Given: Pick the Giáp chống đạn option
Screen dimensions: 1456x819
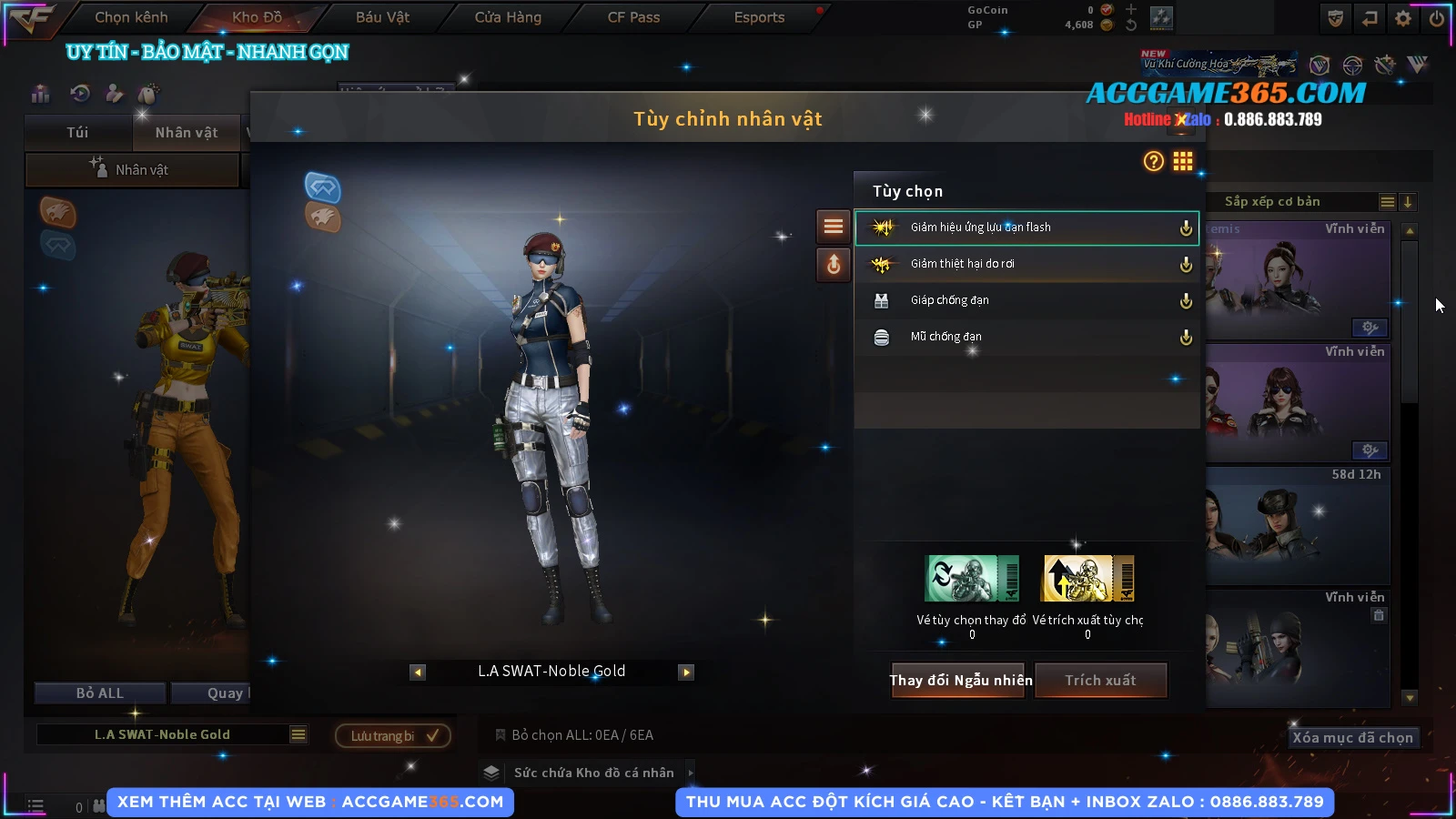Looking at the screenshot, I should [1026, 300].
